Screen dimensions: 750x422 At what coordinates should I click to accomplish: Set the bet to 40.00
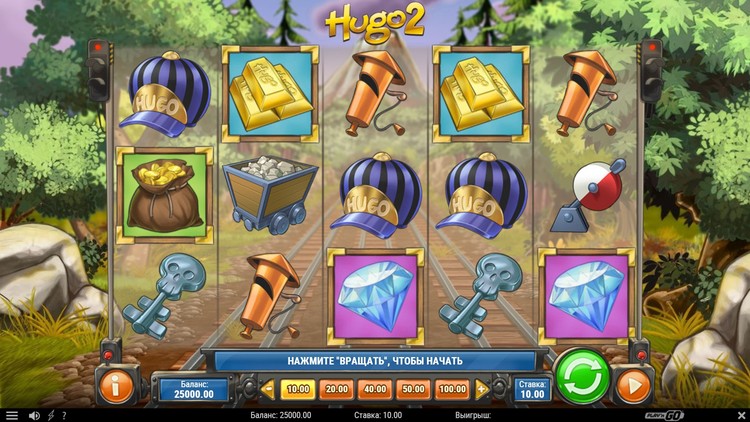[374, 388]
